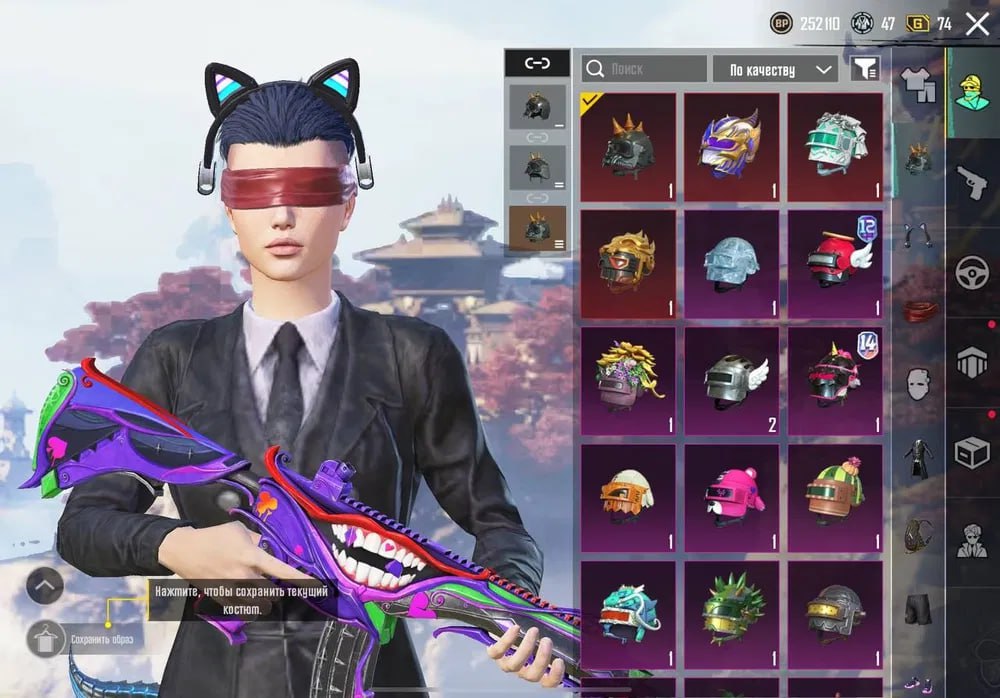
Task: Select the teal dragon helmet skin
Action: pos(627,612)
